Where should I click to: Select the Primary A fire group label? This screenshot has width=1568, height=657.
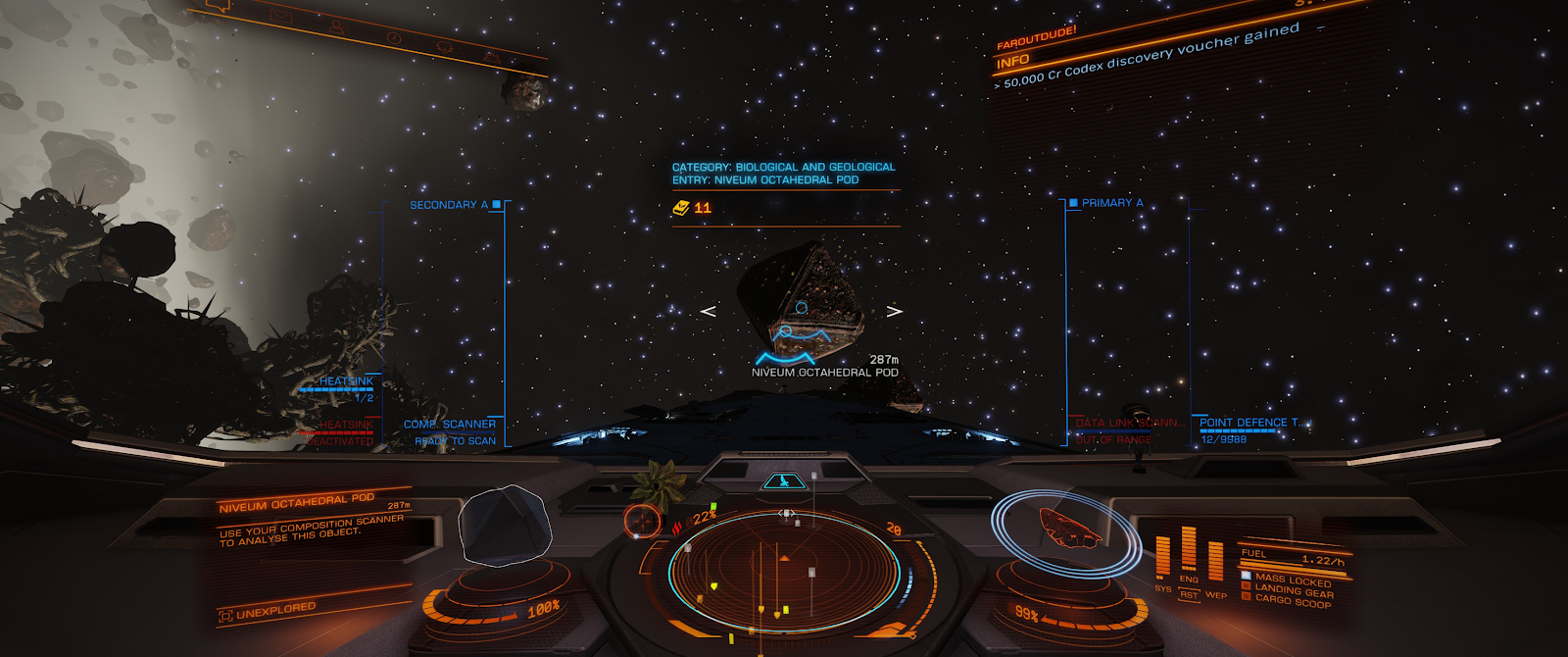click(x=1112, y=203)
